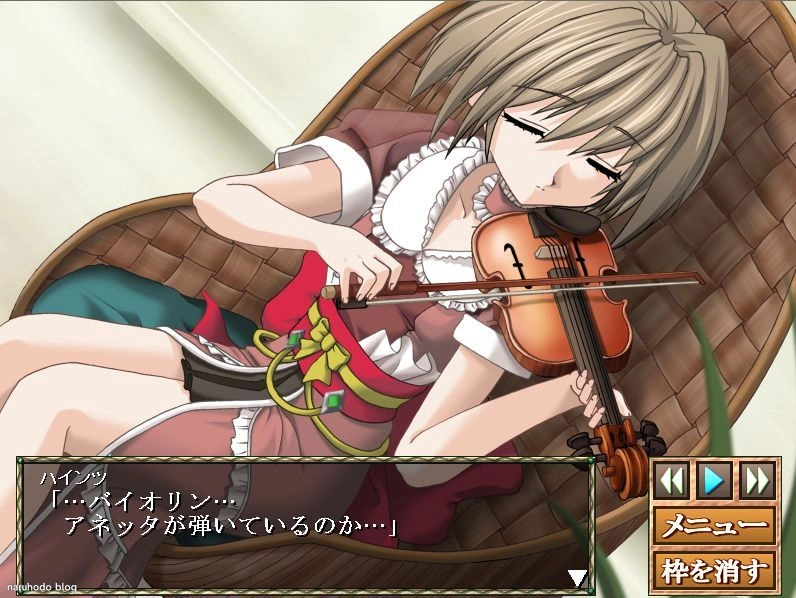Activate the blue play arrow button
Image resolution: width=796 pixels, height=598 pixels.
(714, 480)
